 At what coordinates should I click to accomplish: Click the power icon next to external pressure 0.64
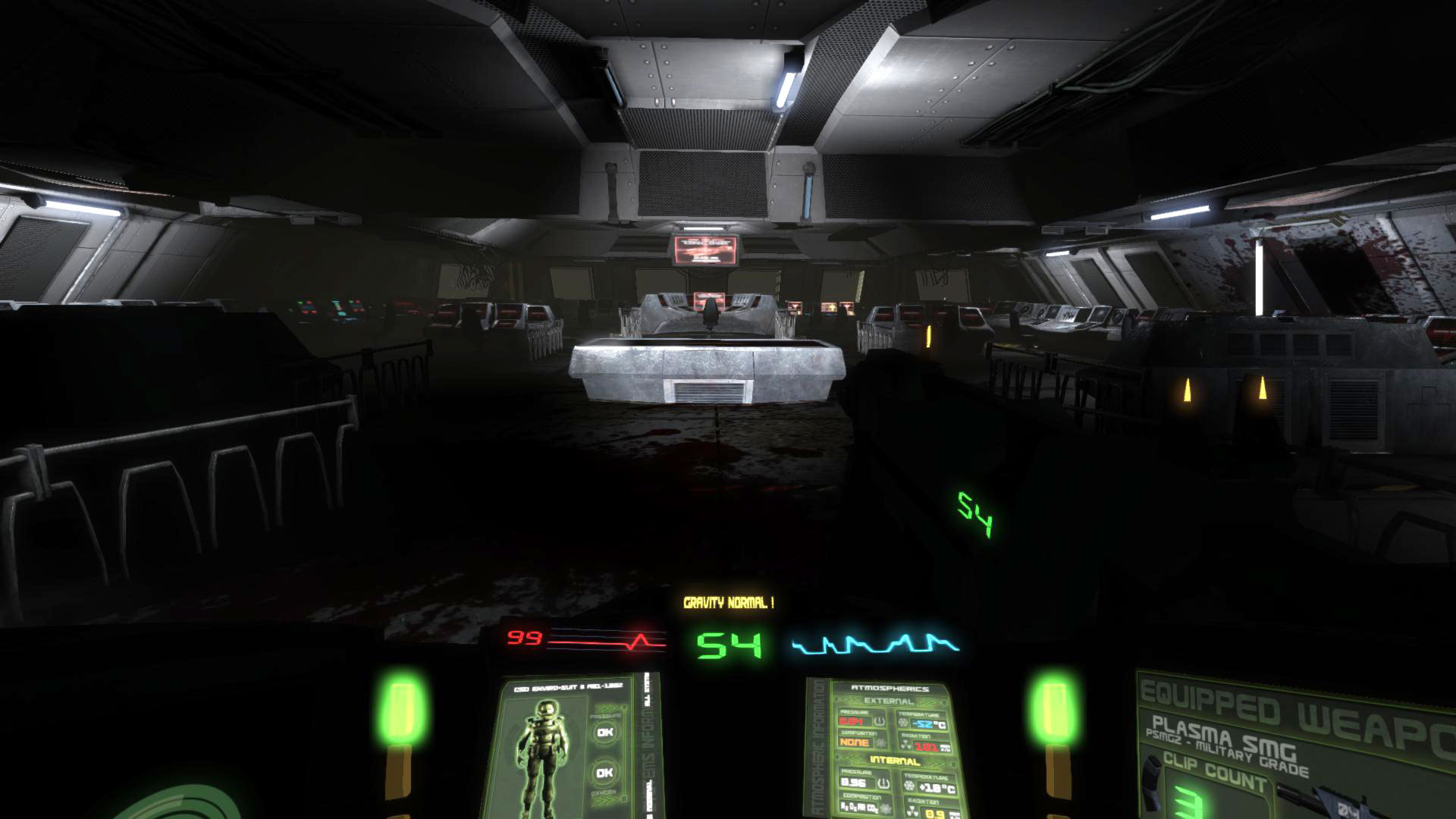pyautogui.click(x=879, y=721)
